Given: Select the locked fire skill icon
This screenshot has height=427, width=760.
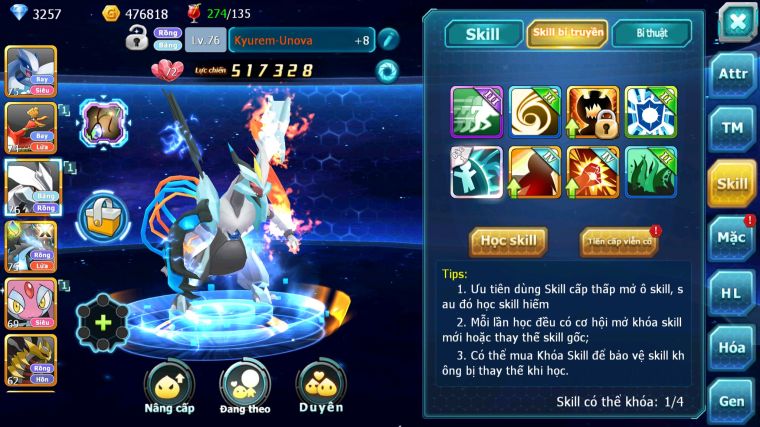Looking at the screenshot, I should pos(593,112).
